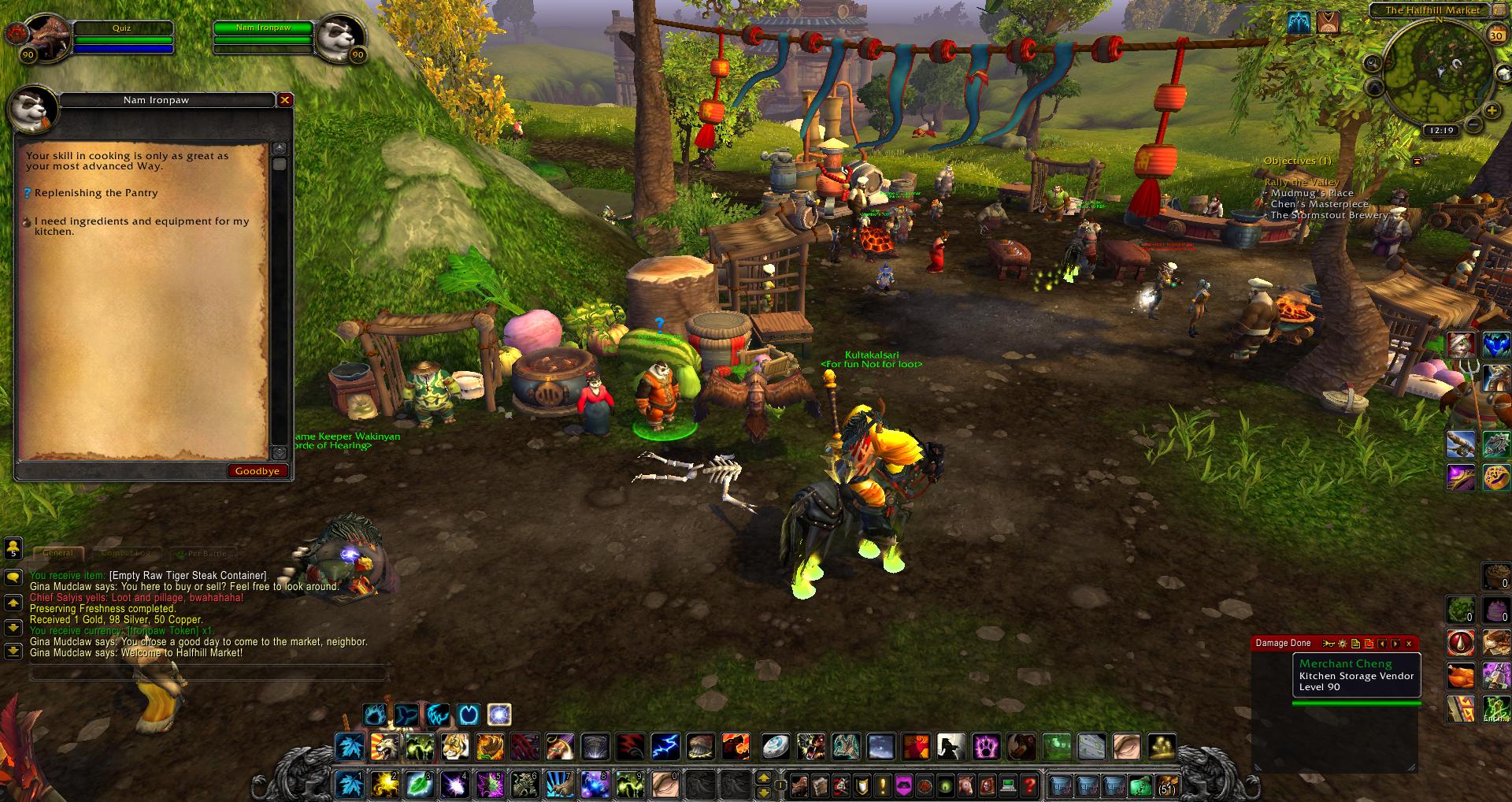Image resolution: width=1512 pixels, height=802 pixels.
Task: Use the green leaf ability in slot 3
Action: [419, 784]
